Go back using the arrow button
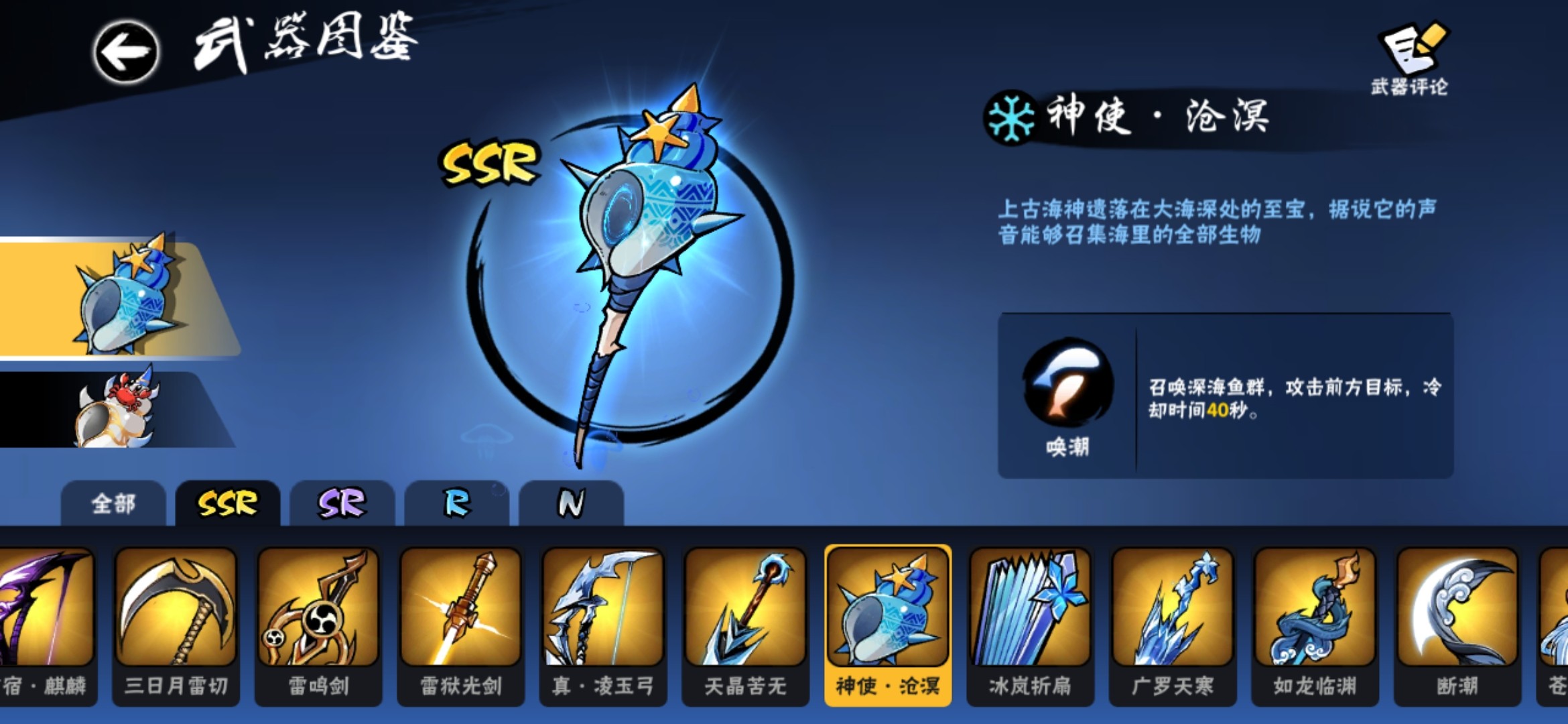 point(126,52)
